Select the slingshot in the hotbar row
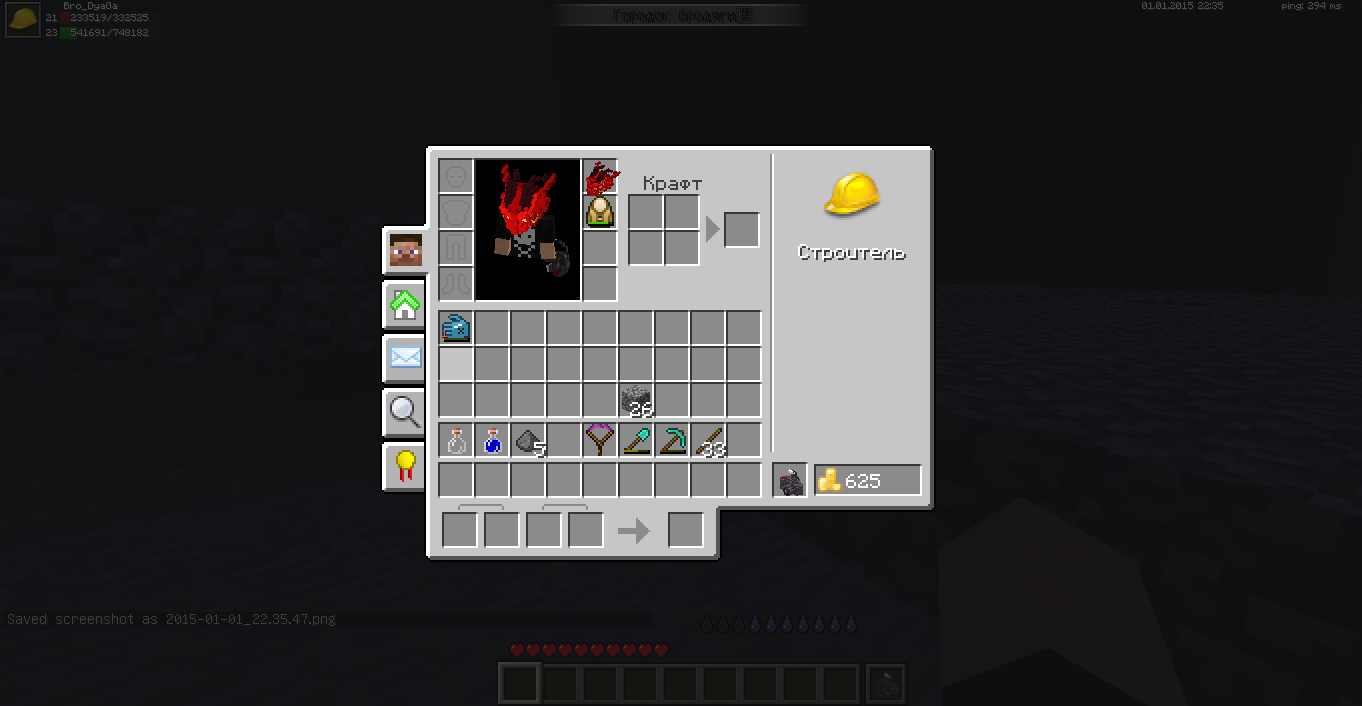 [x=600, y=441]
